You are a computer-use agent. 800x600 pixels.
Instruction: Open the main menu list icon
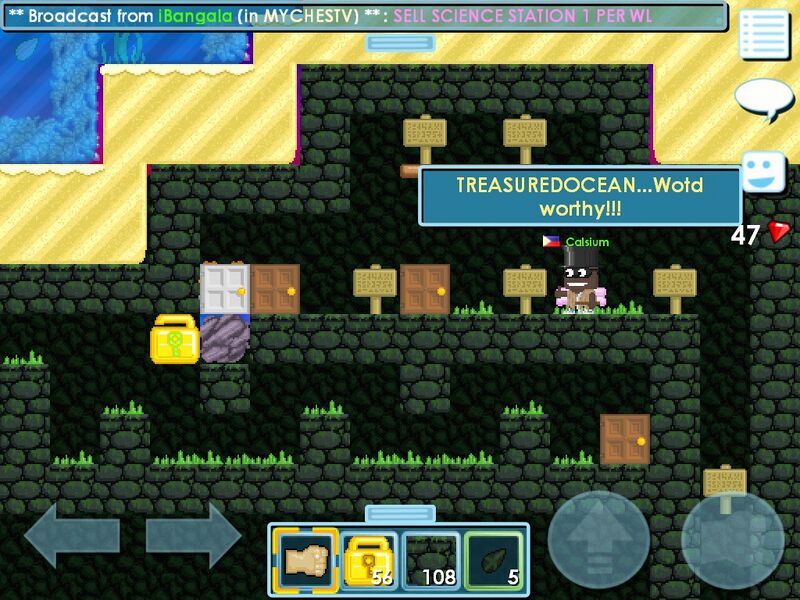[x=764, y=34]
